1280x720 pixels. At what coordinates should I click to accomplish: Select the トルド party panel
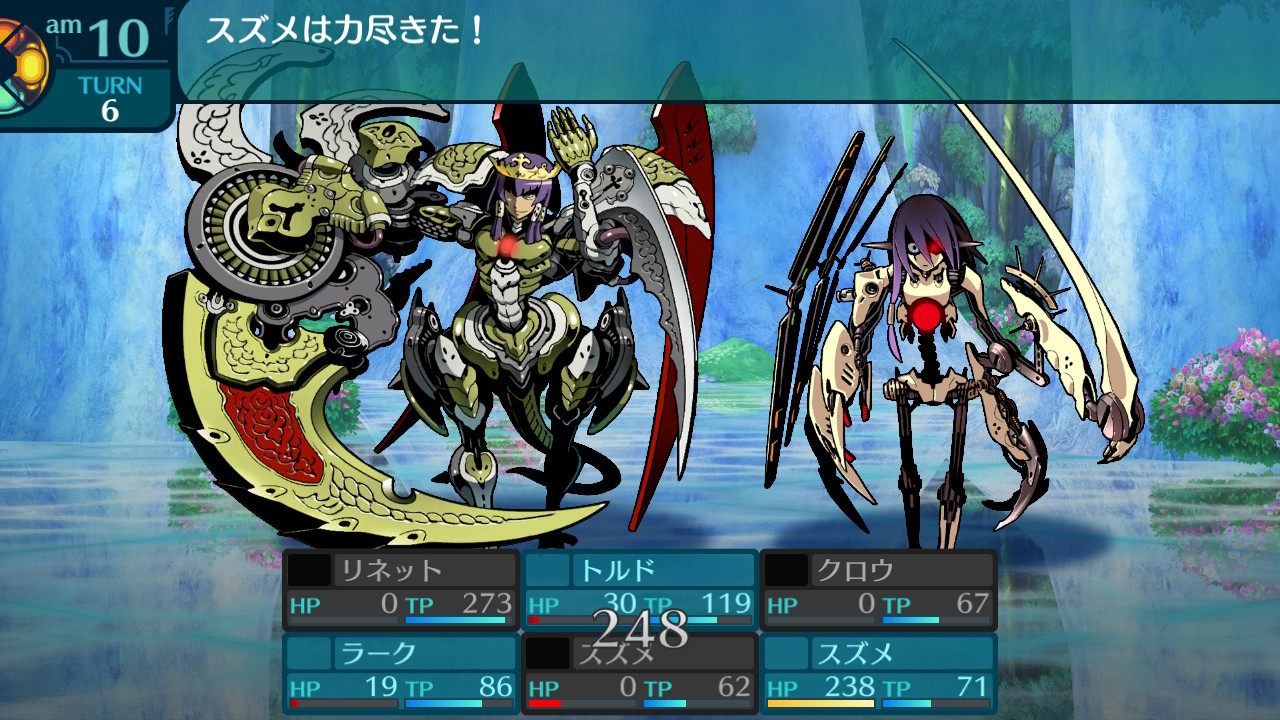pos(640,589)
